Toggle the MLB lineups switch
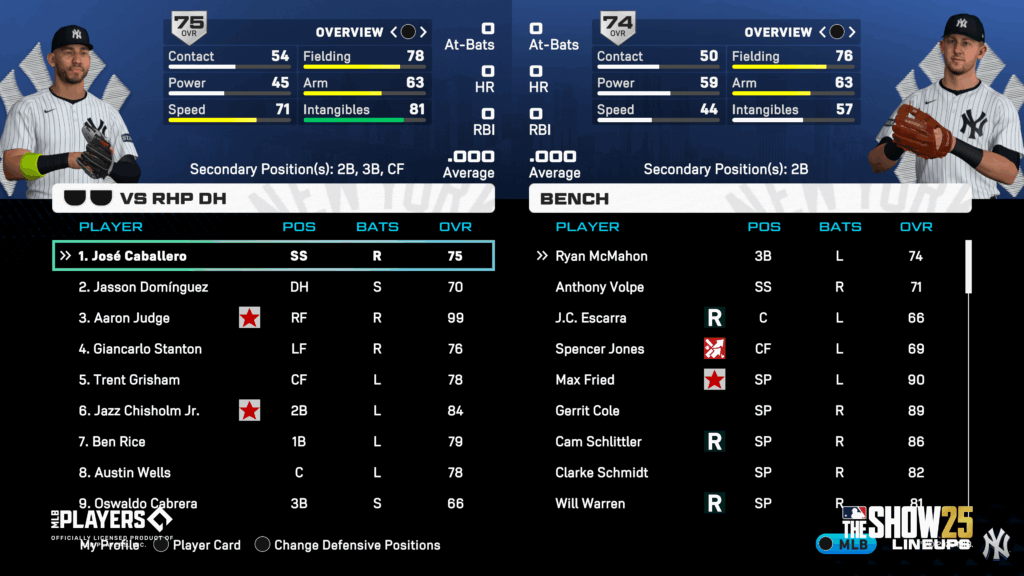 [846, 543]
